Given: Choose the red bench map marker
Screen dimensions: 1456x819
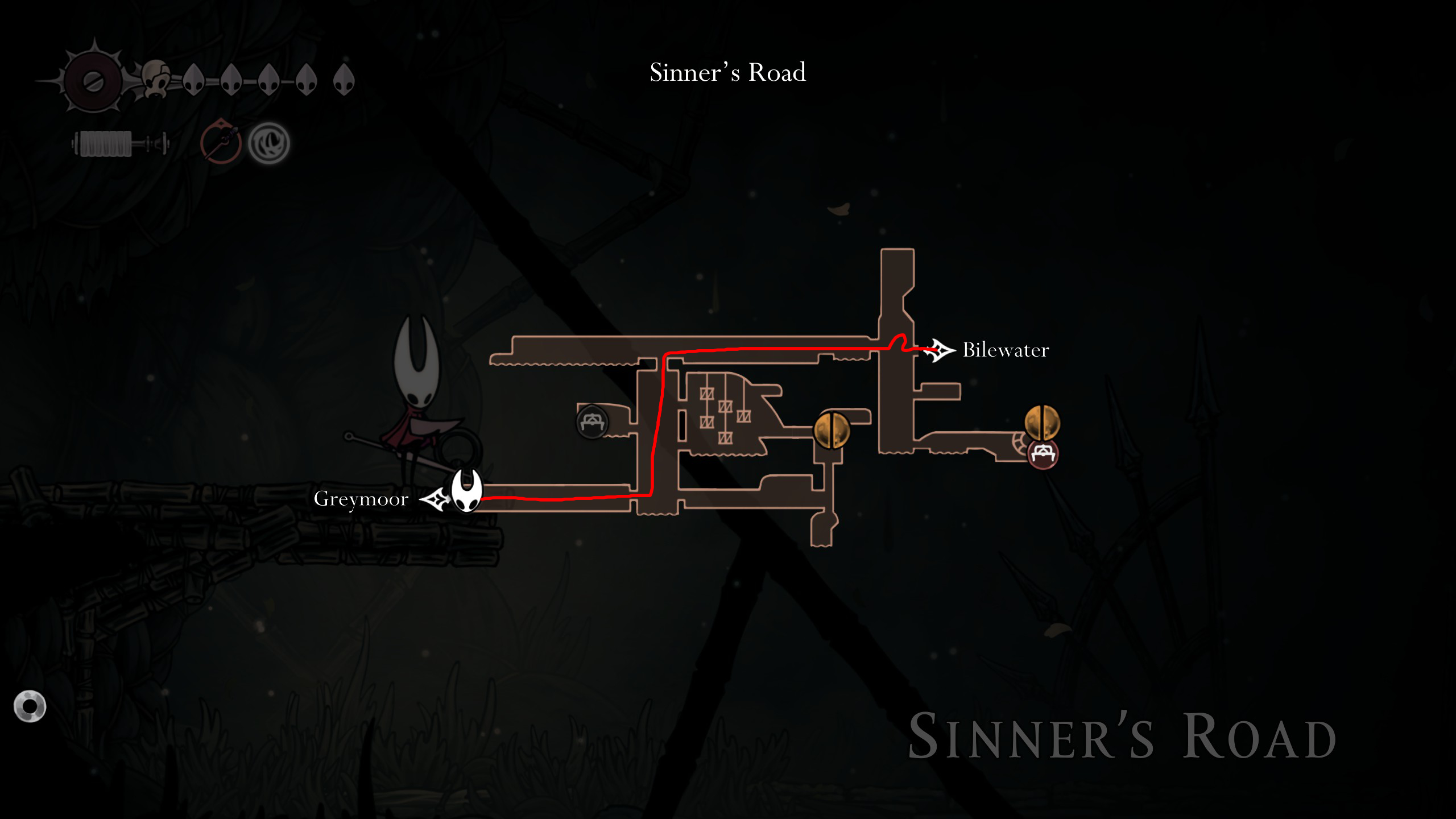Looking at the screenshot, I should (1043, 453).
